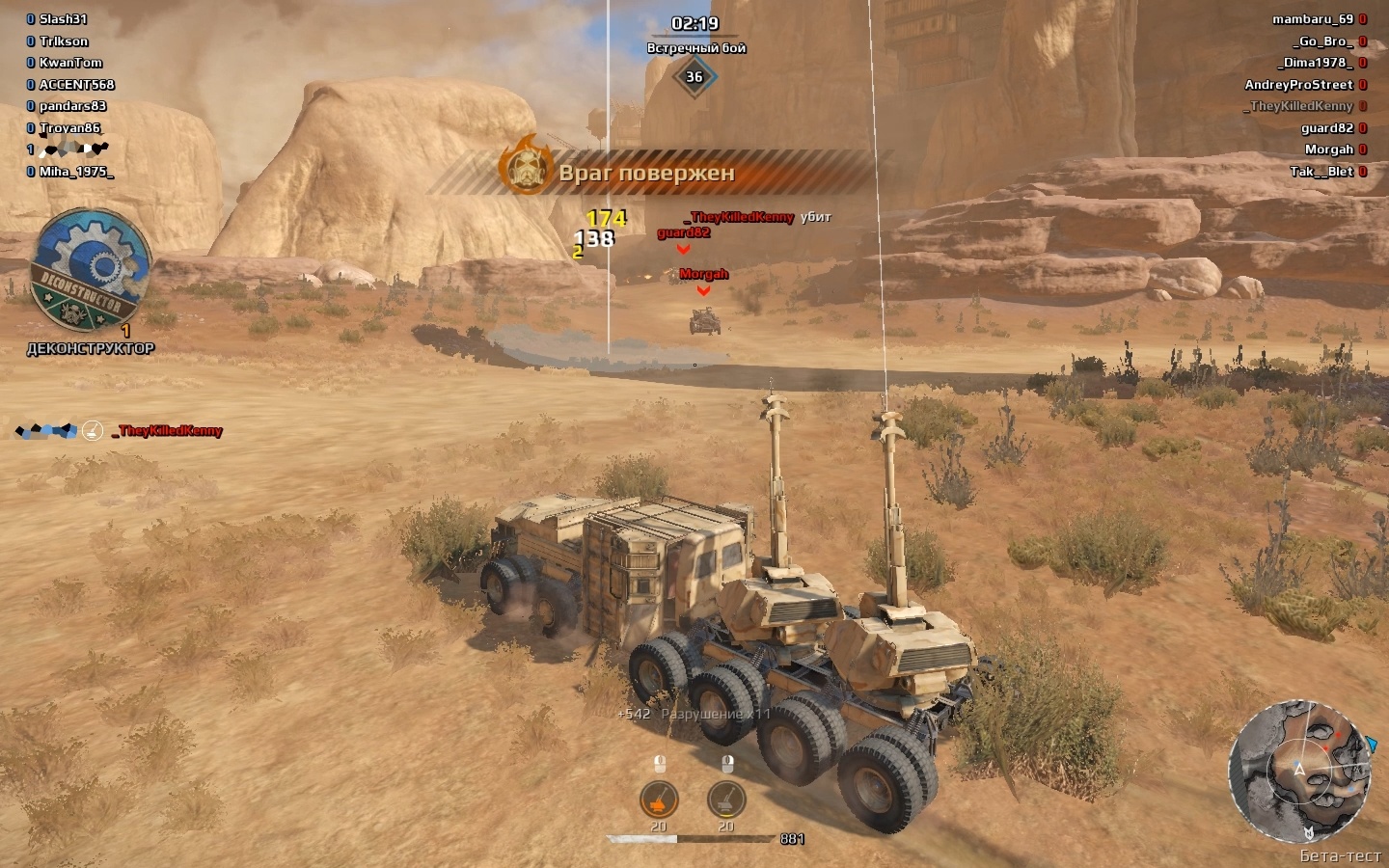Select the gray weapon icon

click(x=726, y=800)
